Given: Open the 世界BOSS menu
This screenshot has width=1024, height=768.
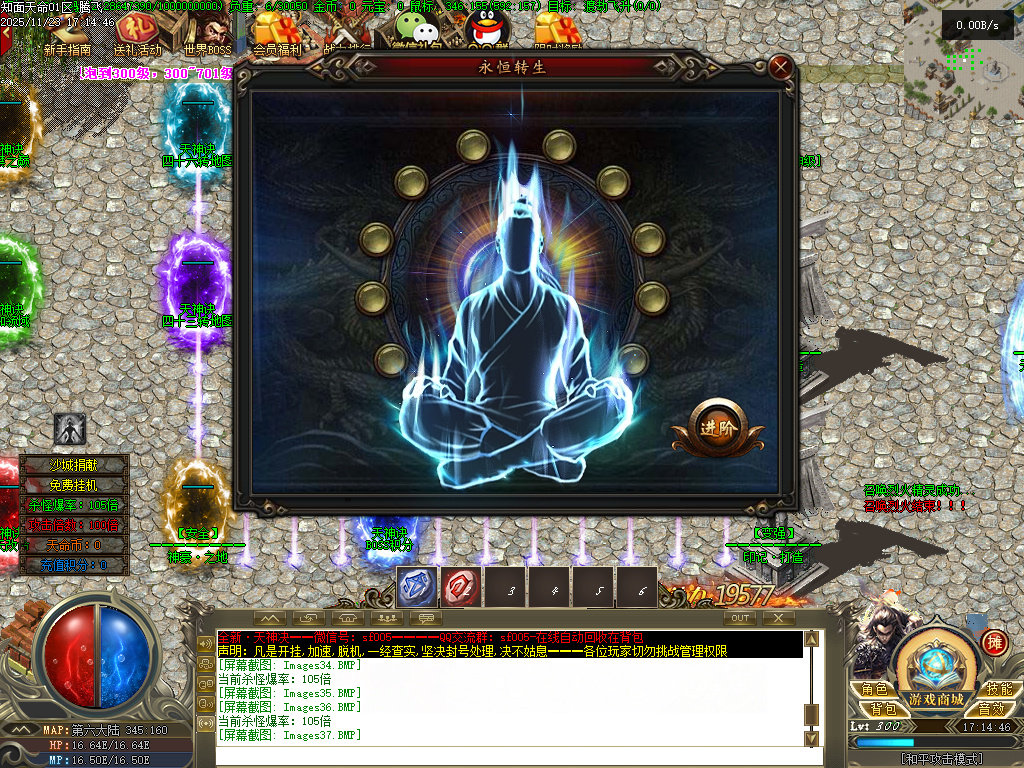Looking at the screenshot, I should click(x=206, y=49).
